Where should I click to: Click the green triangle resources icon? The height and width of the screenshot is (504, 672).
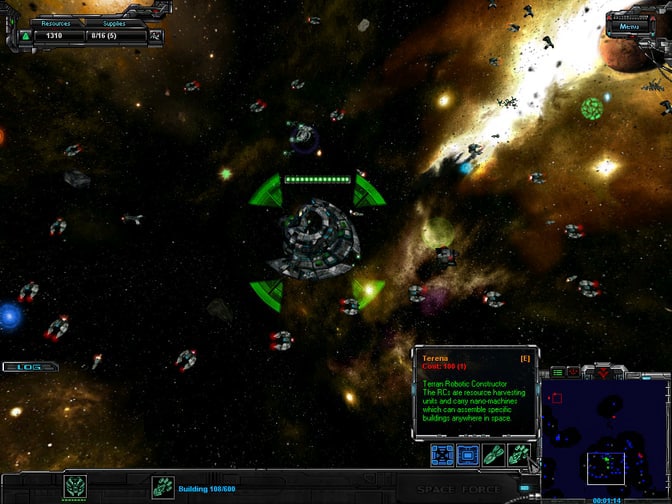[25, 37]
